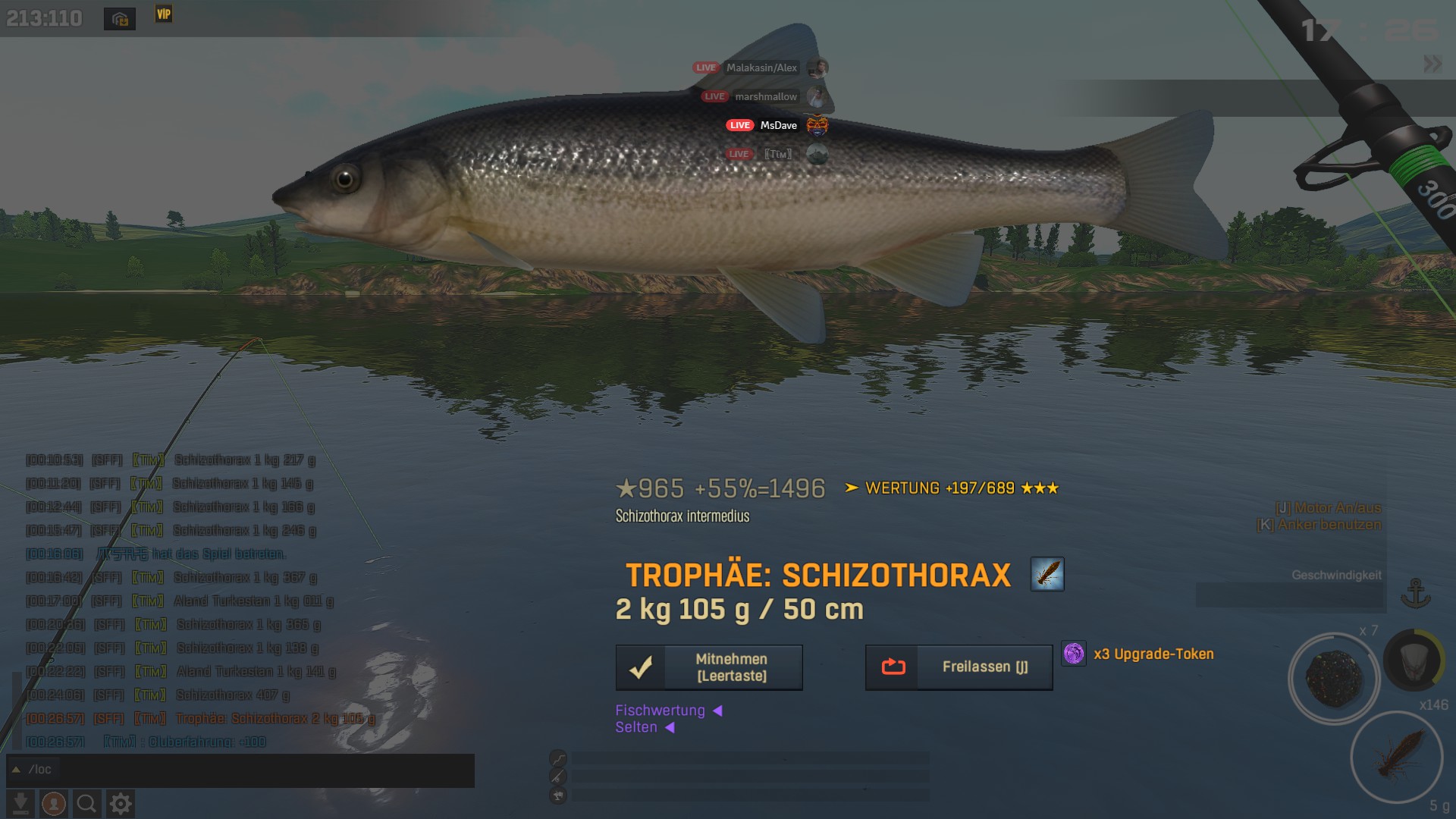This screenshot has width=1456, height=819.
Task: Click the download arrow icon below chat
Action: pyautogui.click(x=21, y=803)
